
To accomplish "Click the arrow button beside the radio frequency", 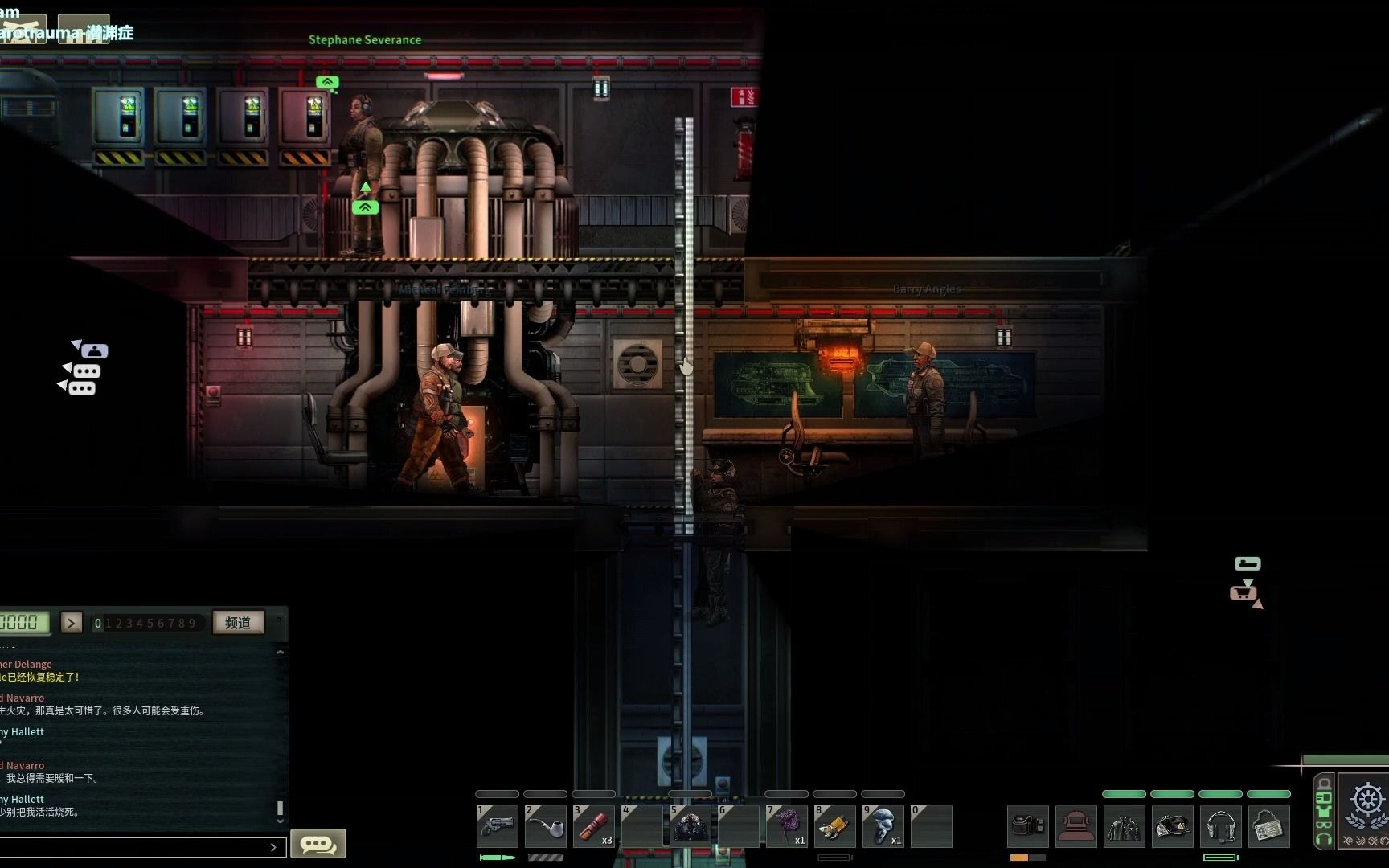I will click(72, 623).
